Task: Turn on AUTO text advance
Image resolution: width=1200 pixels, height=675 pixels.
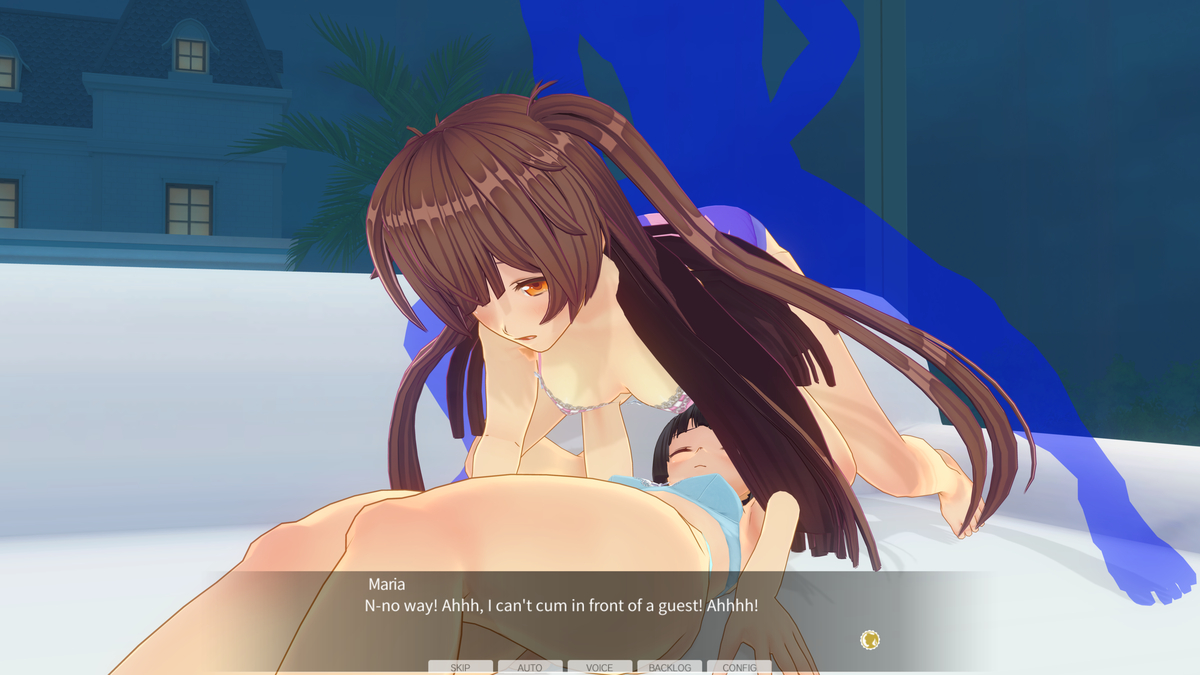Action: pos(530,667)
